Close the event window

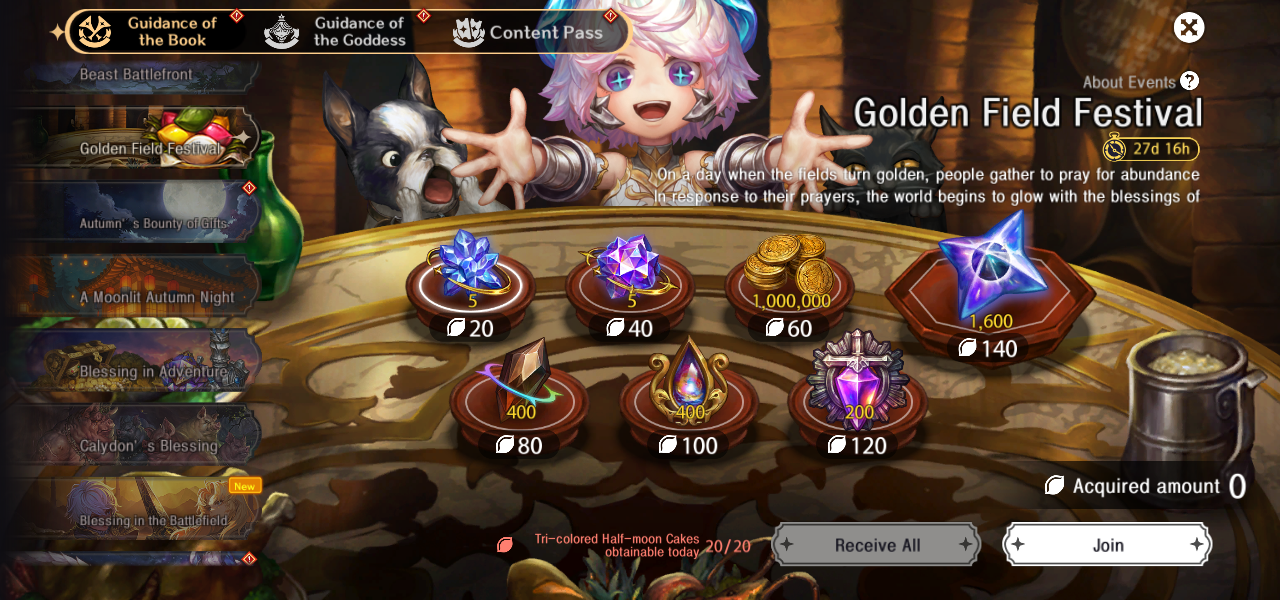(1188, 28)
